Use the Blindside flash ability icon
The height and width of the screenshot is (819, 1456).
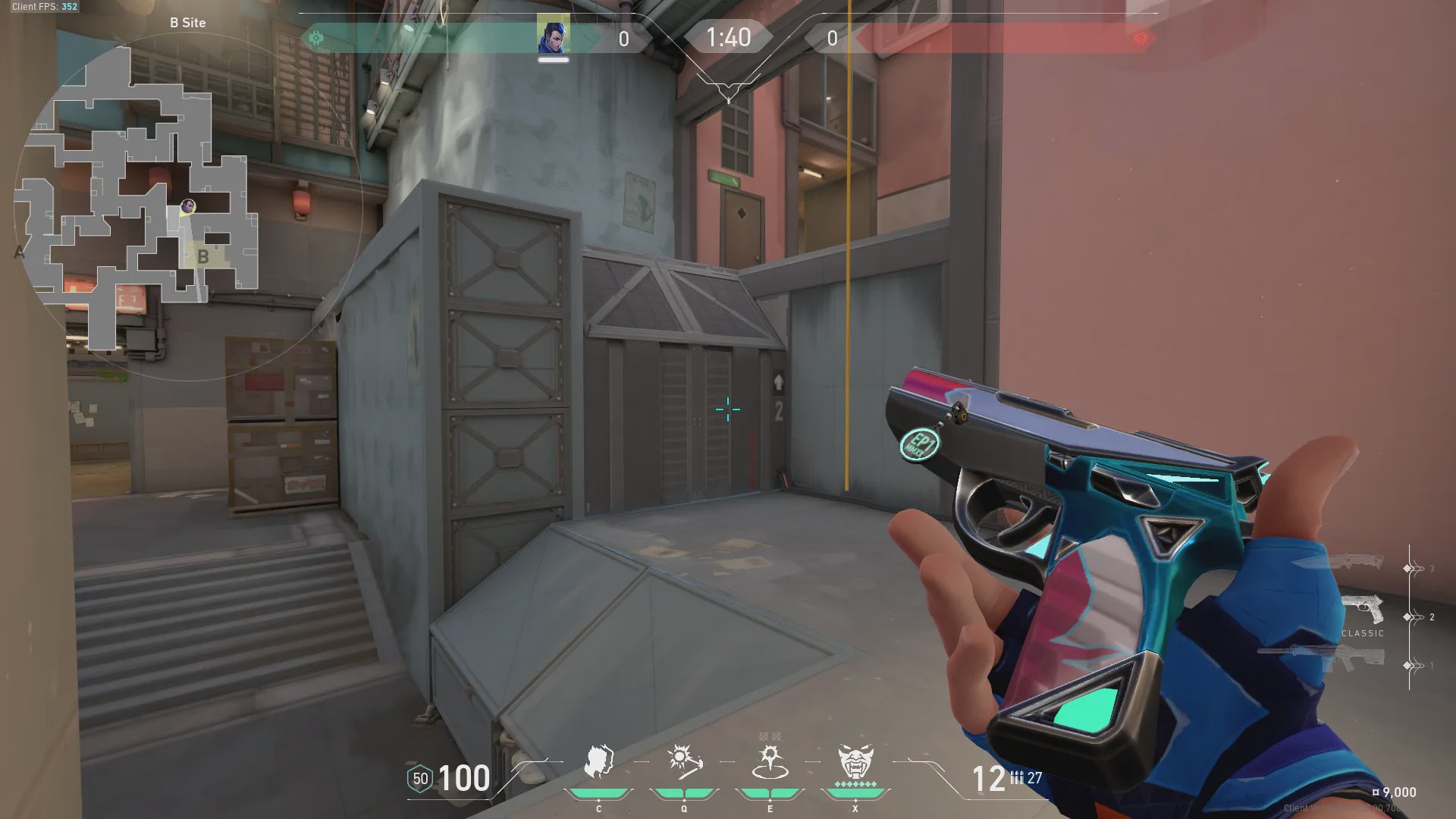(x=684, y=762)
